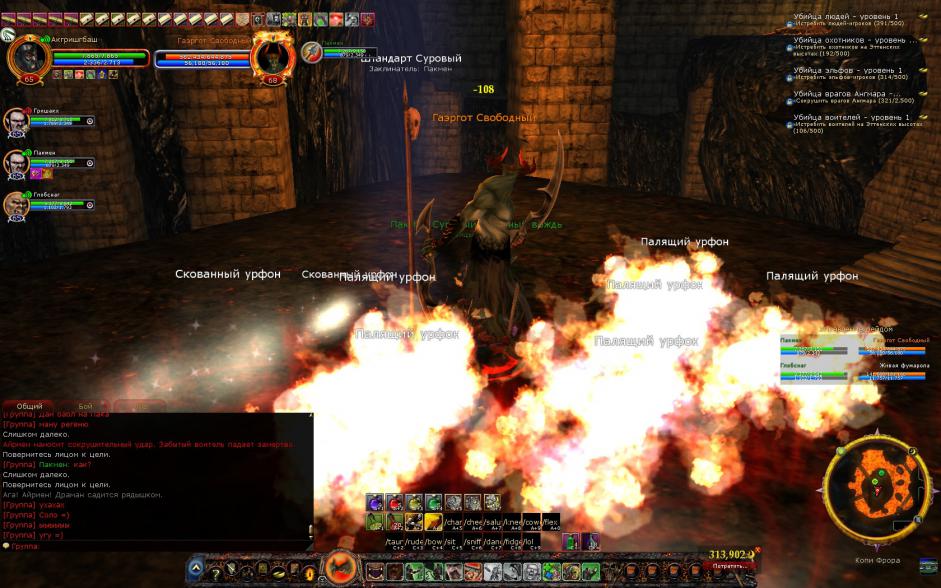Screen dimensions: 941x588
Task: Click the target portrait of Газргот Свободный
Action: (x=271, y=56)
